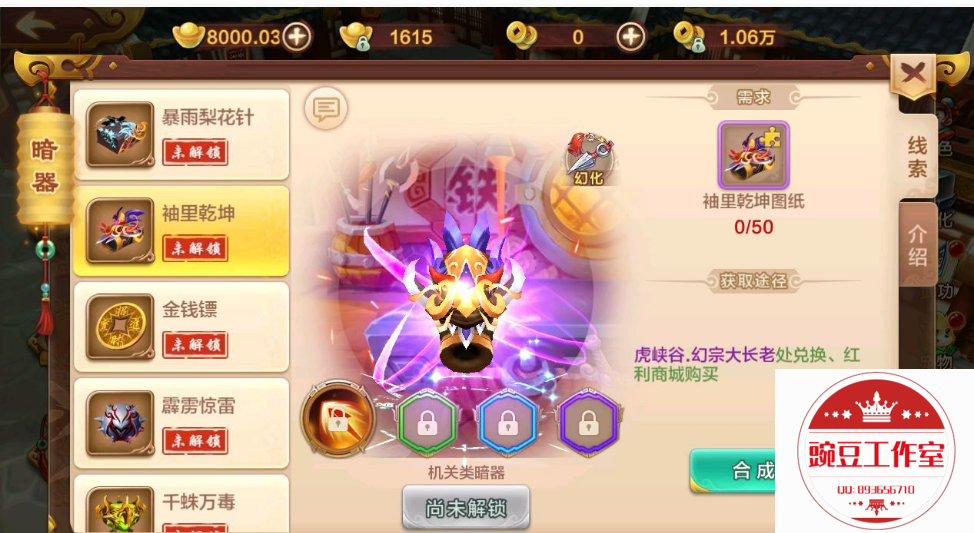Viewport: 974px width, 533px height.
Task: Select the 千蛛万毒 weapon row
Action: point(181,506)
